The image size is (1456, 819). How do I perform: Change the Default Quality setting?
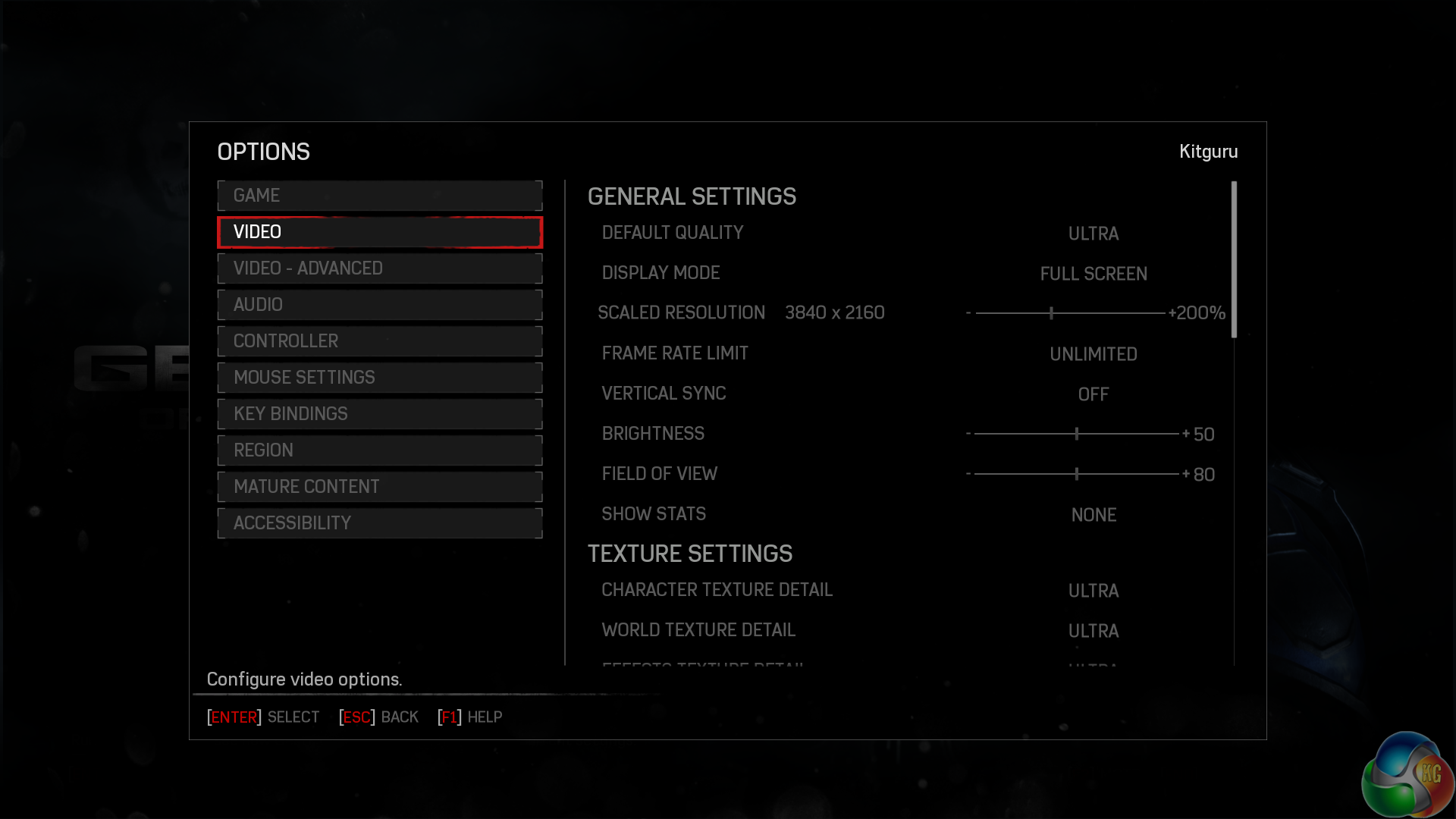click(x=1093, y=234)
